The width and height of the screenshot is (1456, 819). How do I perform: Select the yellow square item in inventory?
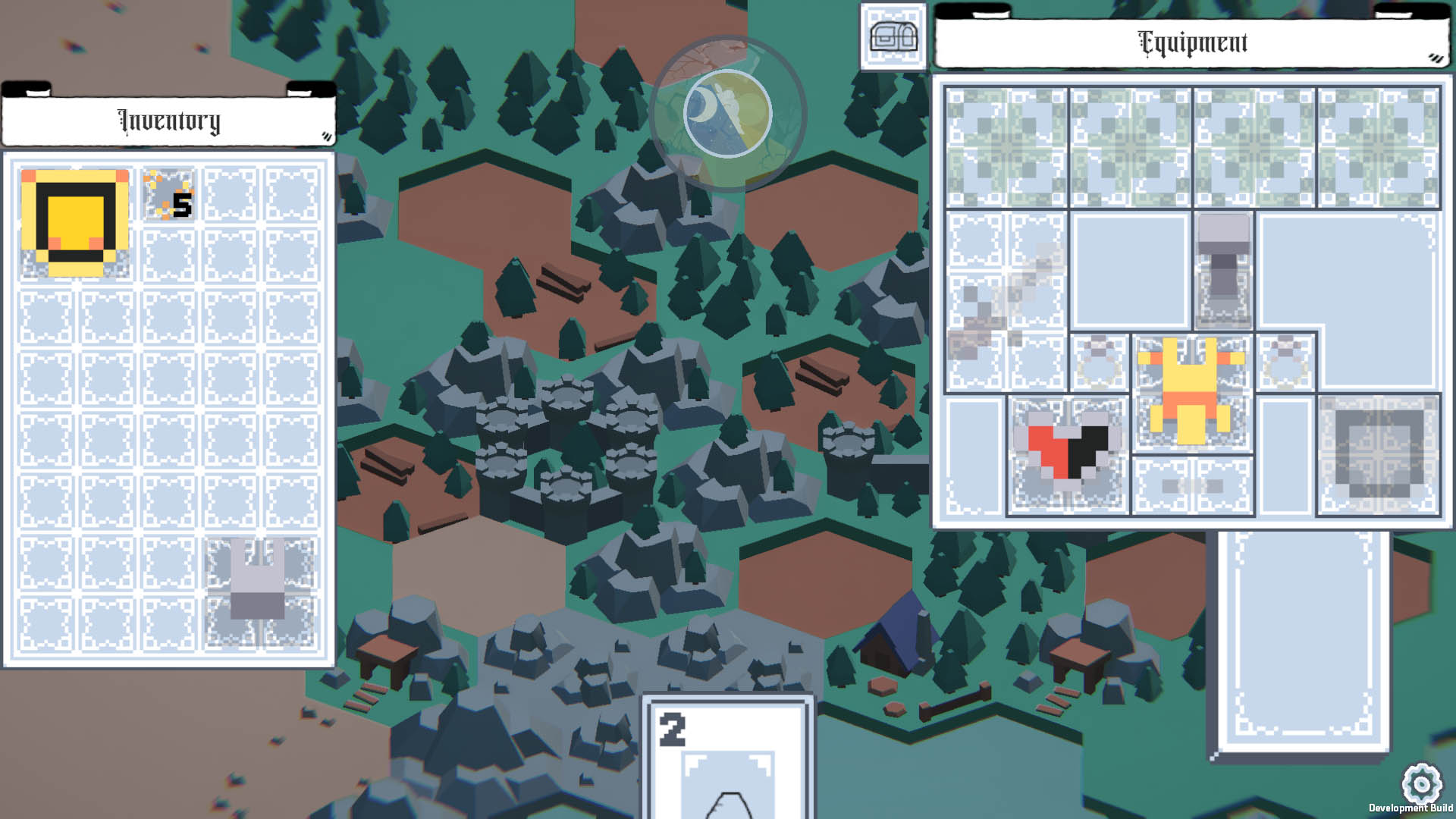pos(75,223)
